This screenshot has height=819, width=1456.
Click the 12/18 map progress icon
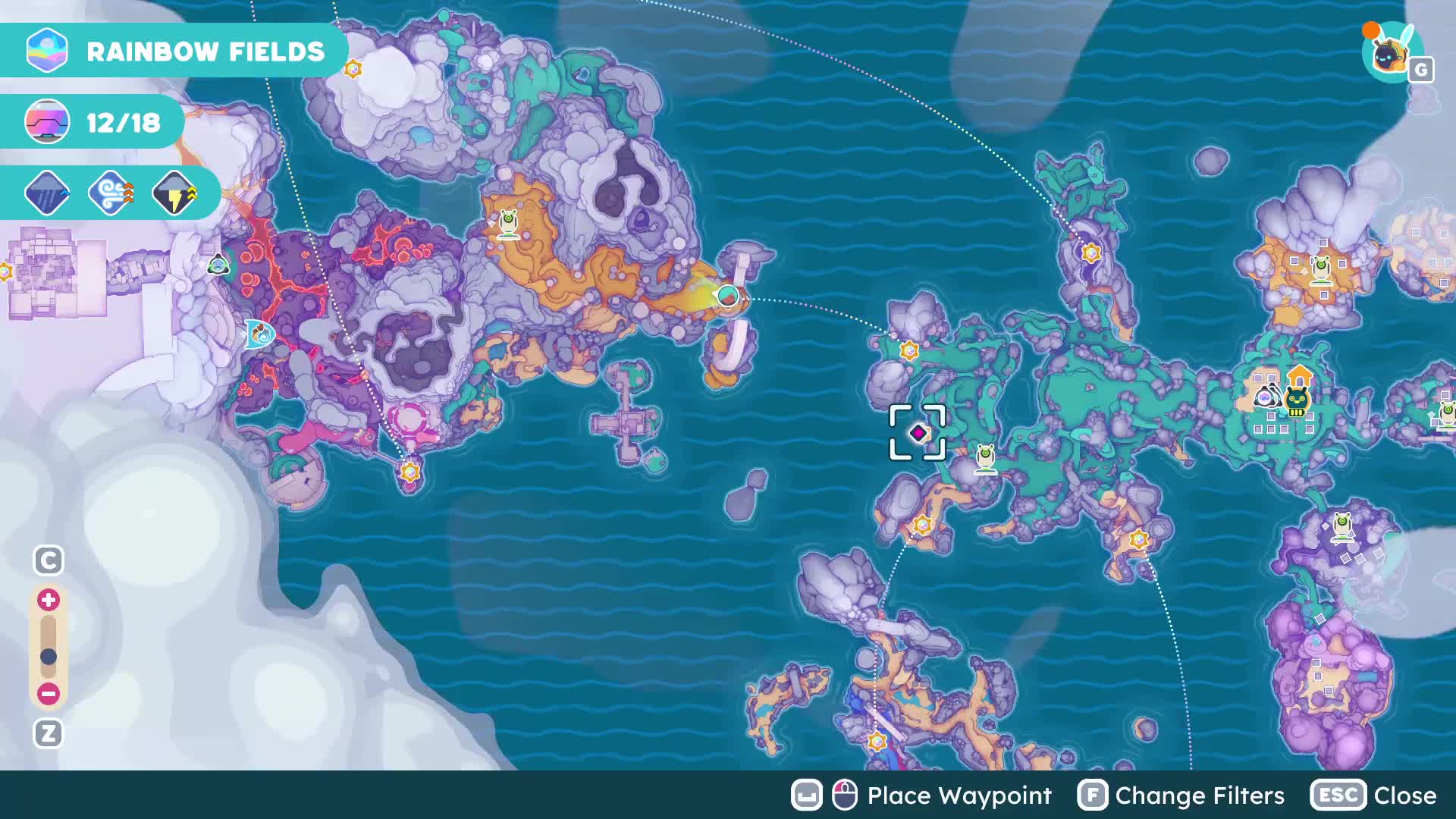coord(47,122)
